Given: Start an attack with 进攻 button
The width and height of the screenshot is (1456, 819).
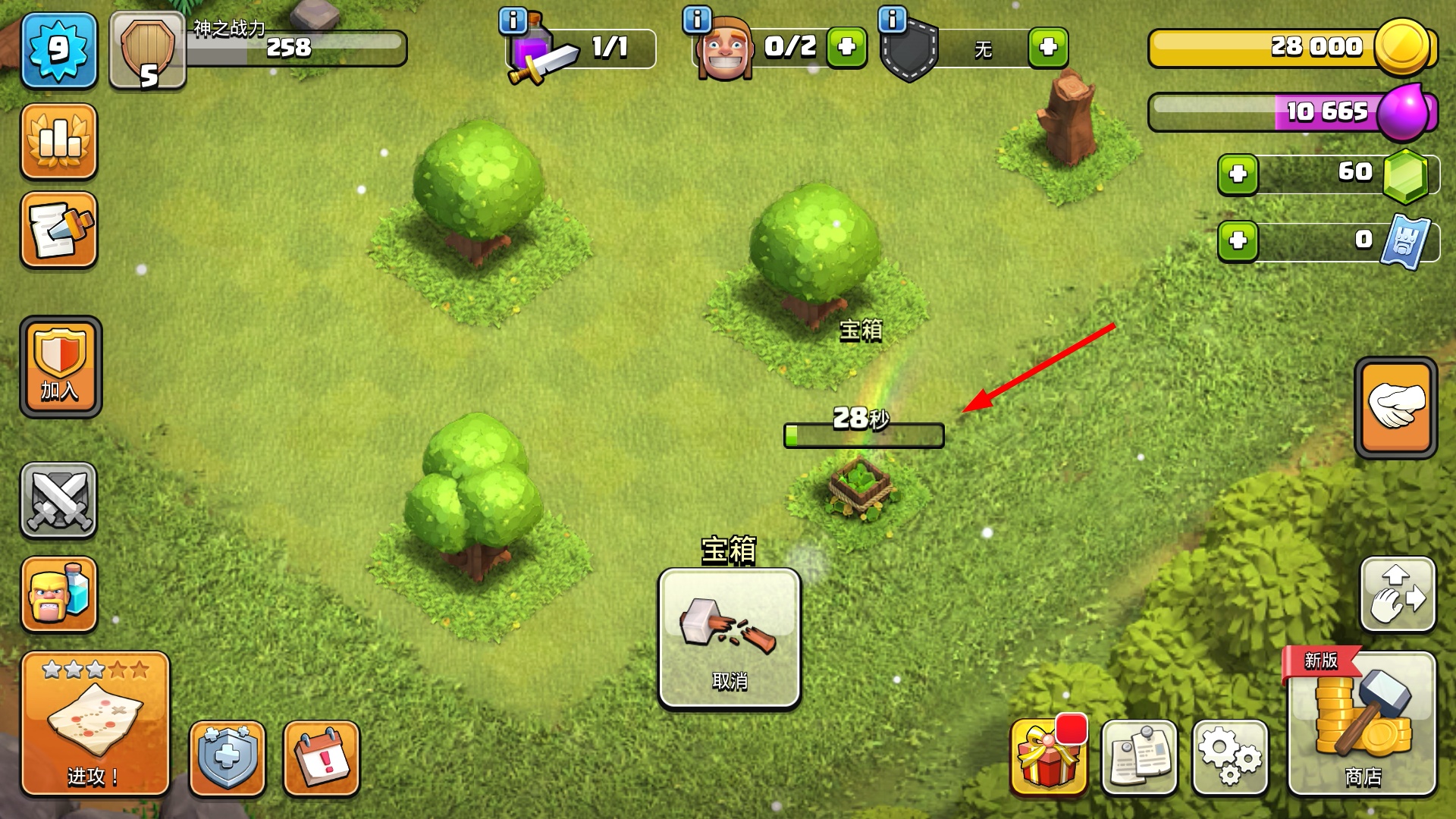Looking at the screenshot, I should click(x=95, y=724).
